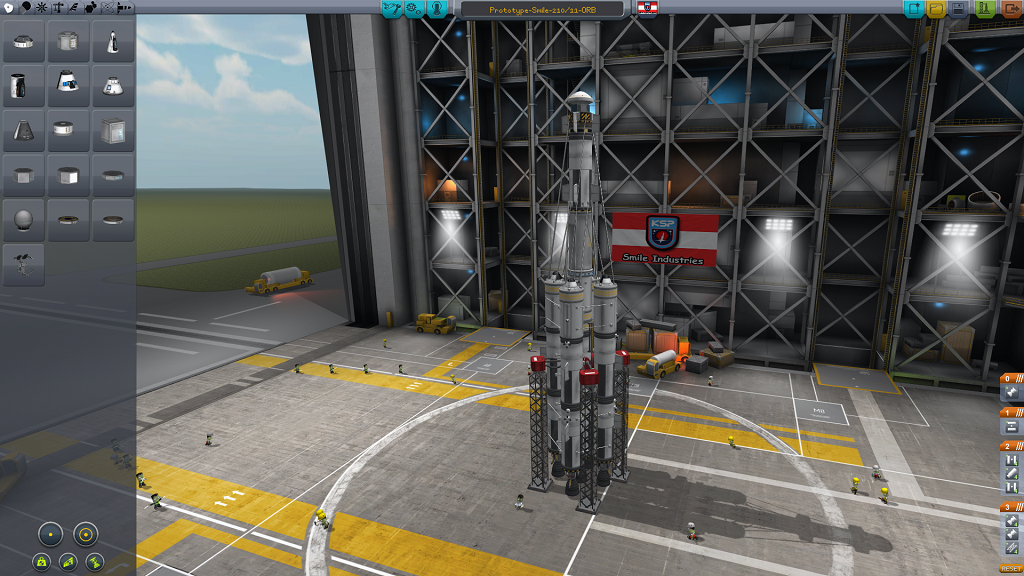1024x576 pixels.
Task: Reset the staging sequence
Action: pyautogui.click(x=1010, y=568)
